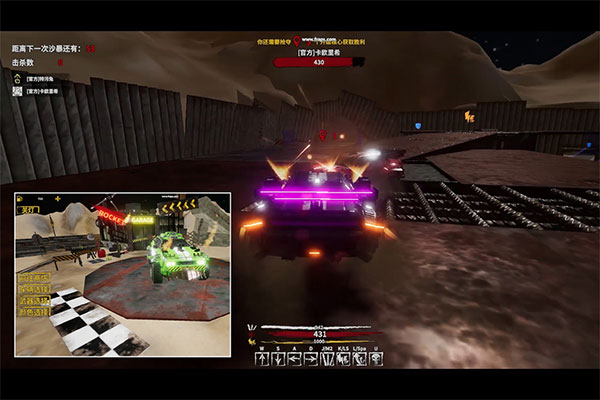Click the 关灯 button in the garage panel
600x400 pixels.
29,210
